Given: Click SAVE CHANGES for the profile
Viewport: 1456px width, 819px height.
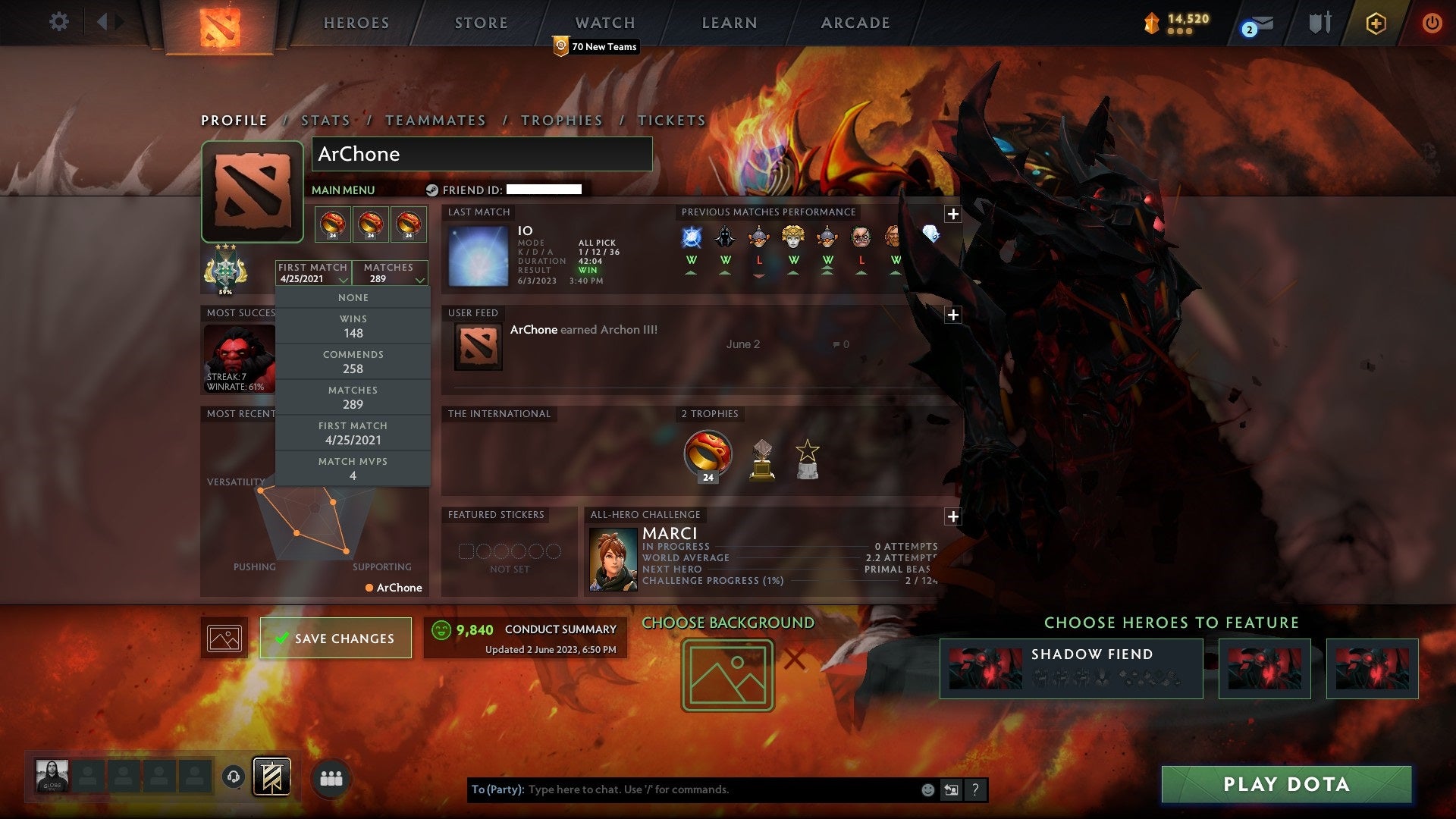Looking at the screenshot, I should point(335,638).
